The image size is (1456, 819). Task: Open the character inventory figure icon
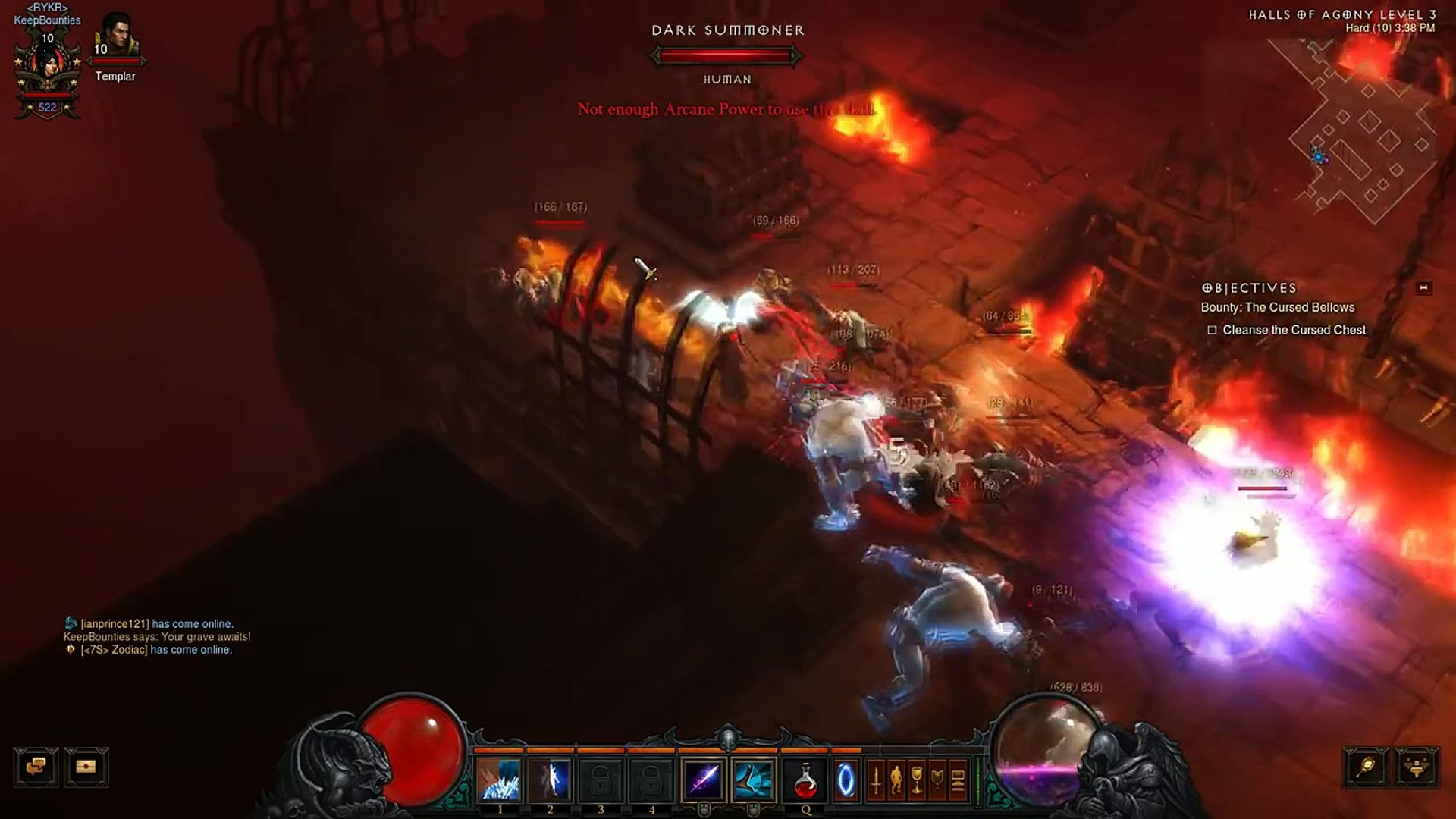point(896,781)
